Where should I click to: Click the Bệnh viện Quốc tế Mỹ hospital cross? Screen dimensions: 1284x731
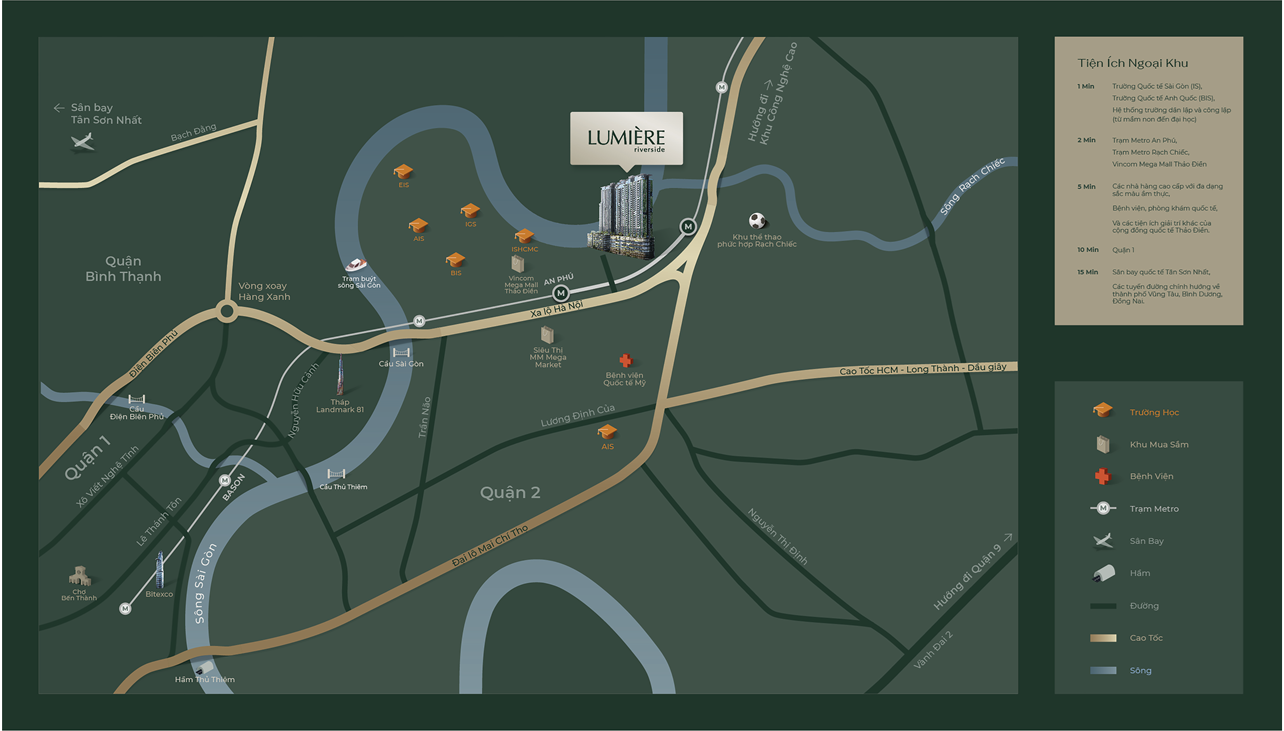click(626, 361)
